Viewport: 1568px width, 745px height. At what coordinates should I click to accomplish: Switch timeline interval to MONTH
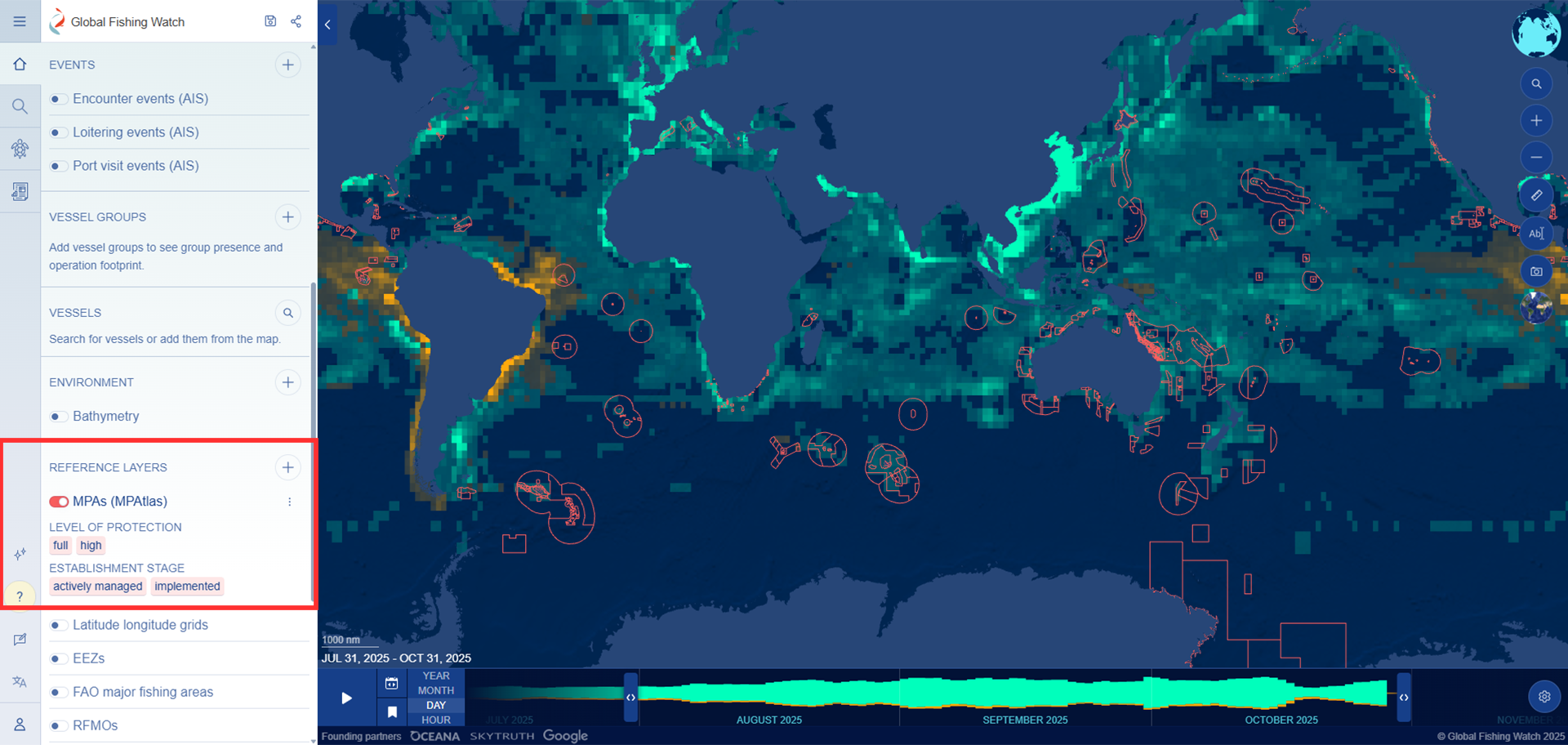[435, 690]
